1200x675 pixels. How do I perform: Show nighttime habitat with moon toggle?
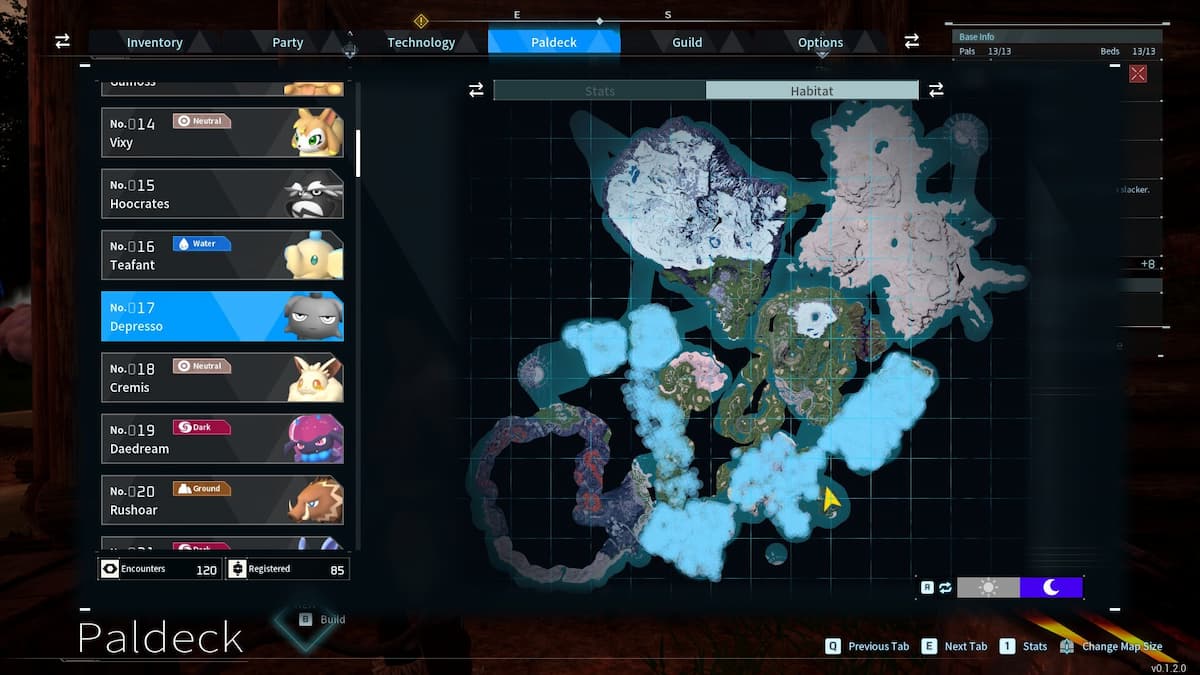pyautogui.click(x=1051, y=587)
